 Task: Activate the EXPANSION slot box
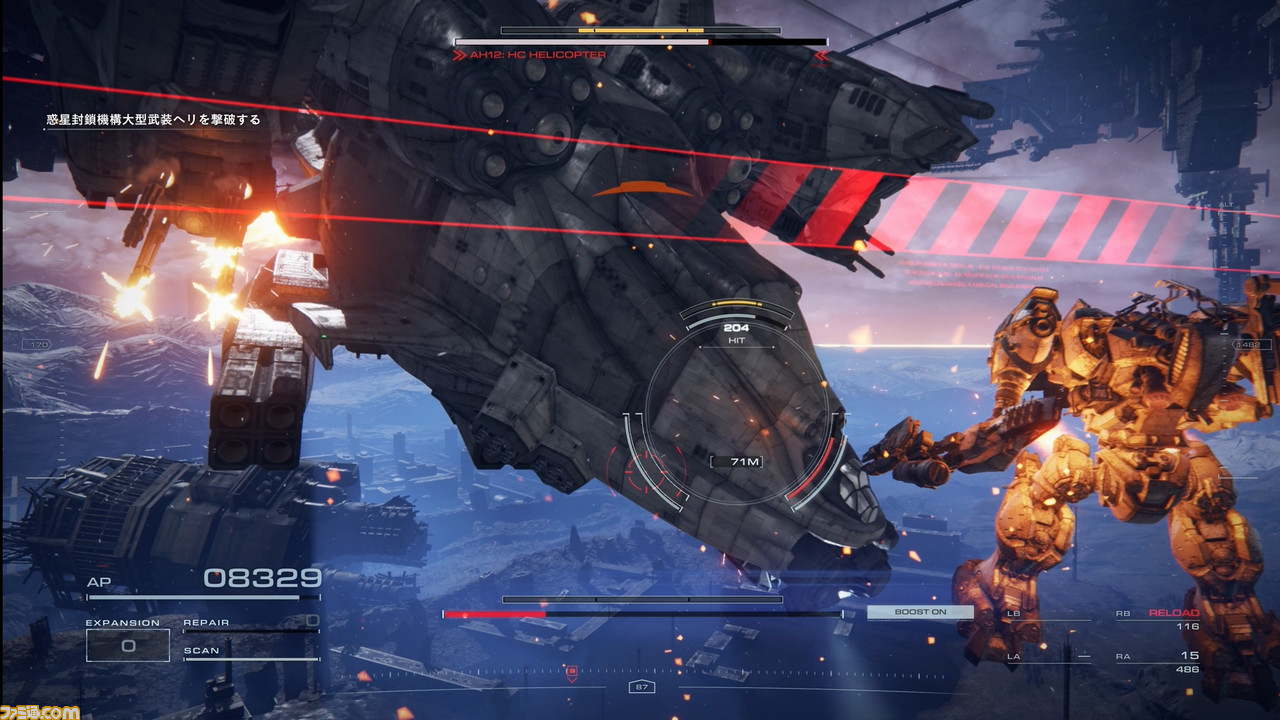(128, 645)
